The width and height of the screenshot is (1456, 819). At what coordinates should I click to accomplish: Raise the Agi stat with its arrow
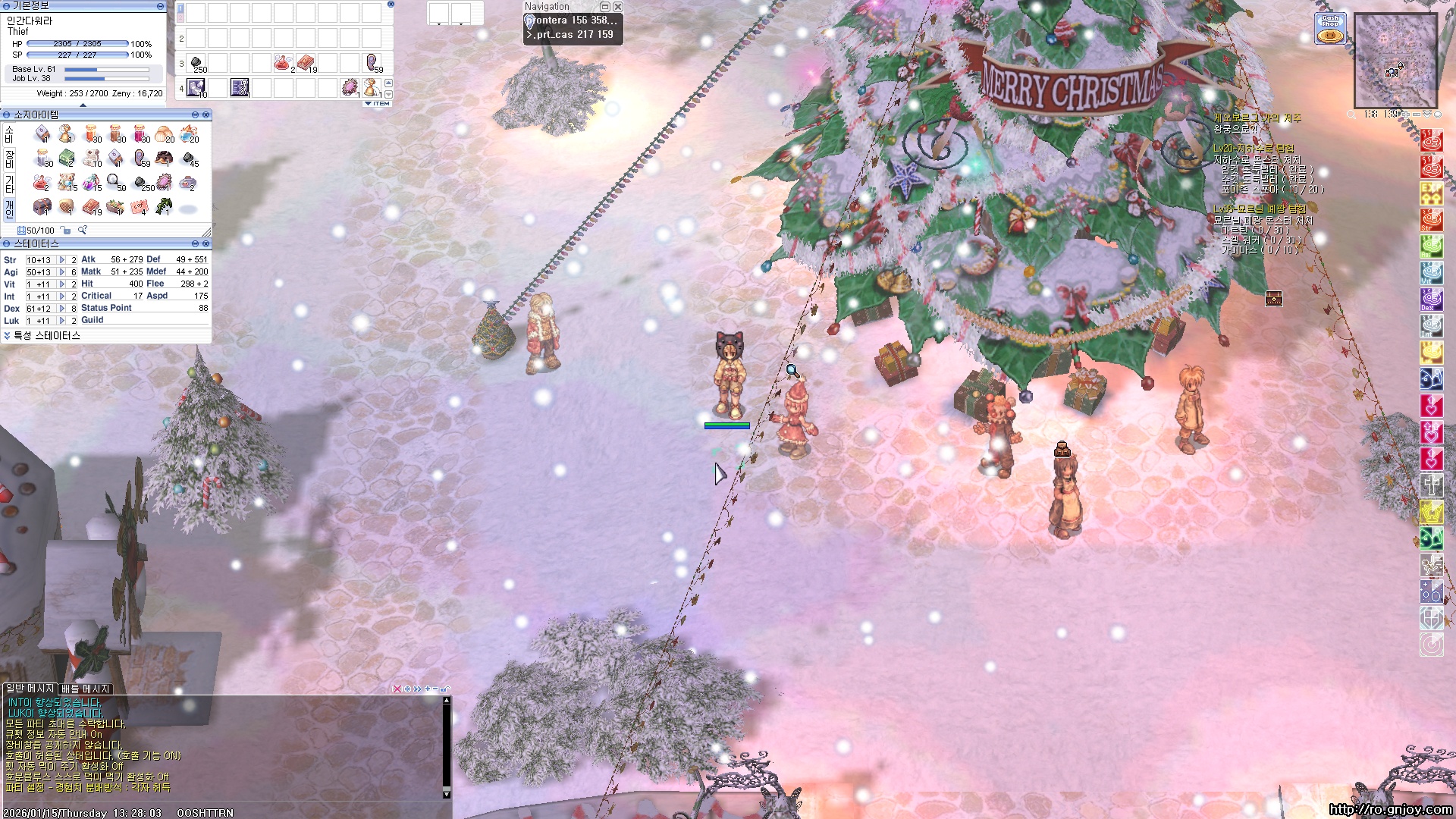[x=62, y=272]
